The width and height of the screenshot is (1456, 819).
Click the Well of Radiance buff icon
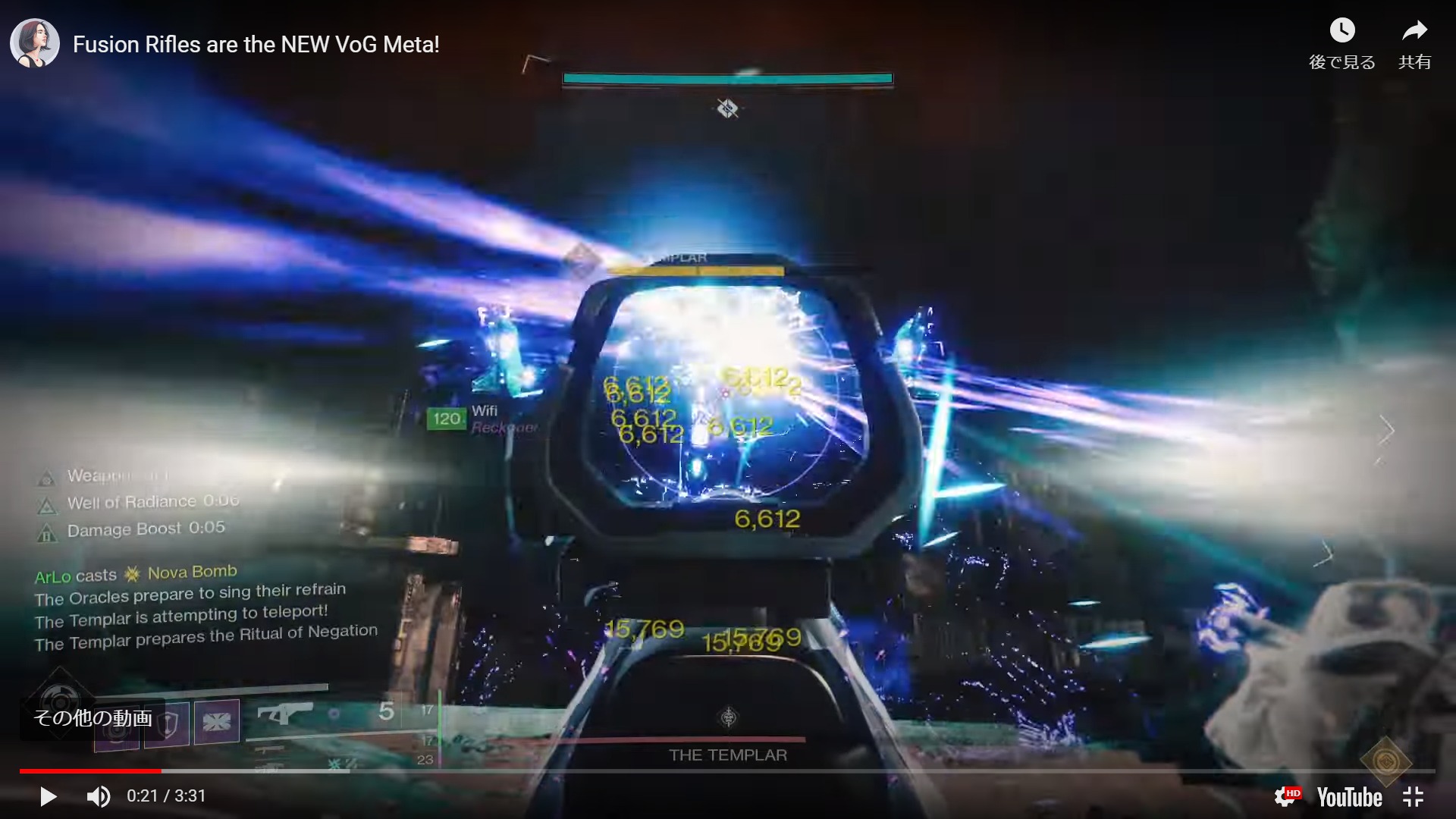[47, 506]
